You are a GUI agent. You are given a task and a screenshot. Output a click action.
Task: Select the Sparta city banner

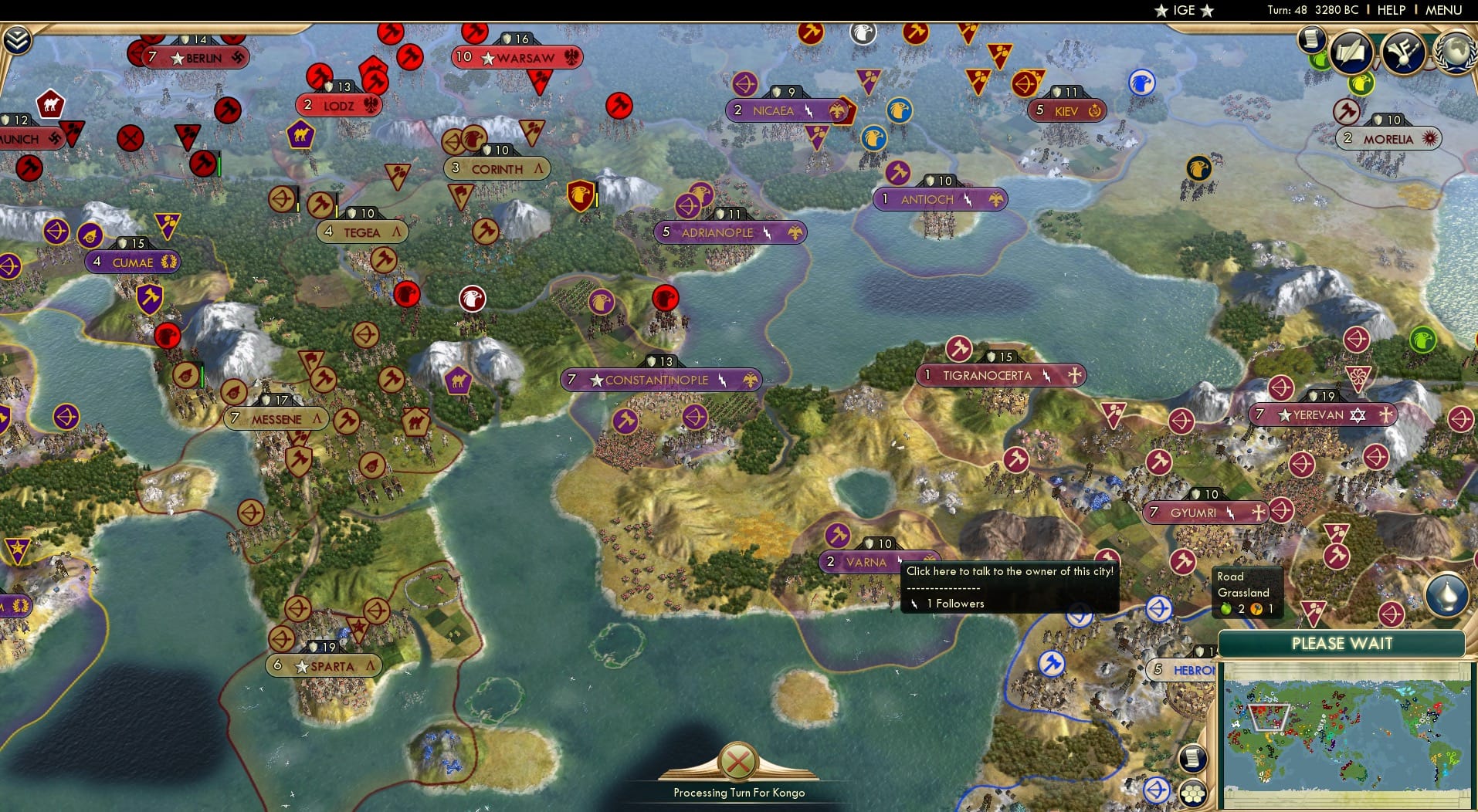324,665
